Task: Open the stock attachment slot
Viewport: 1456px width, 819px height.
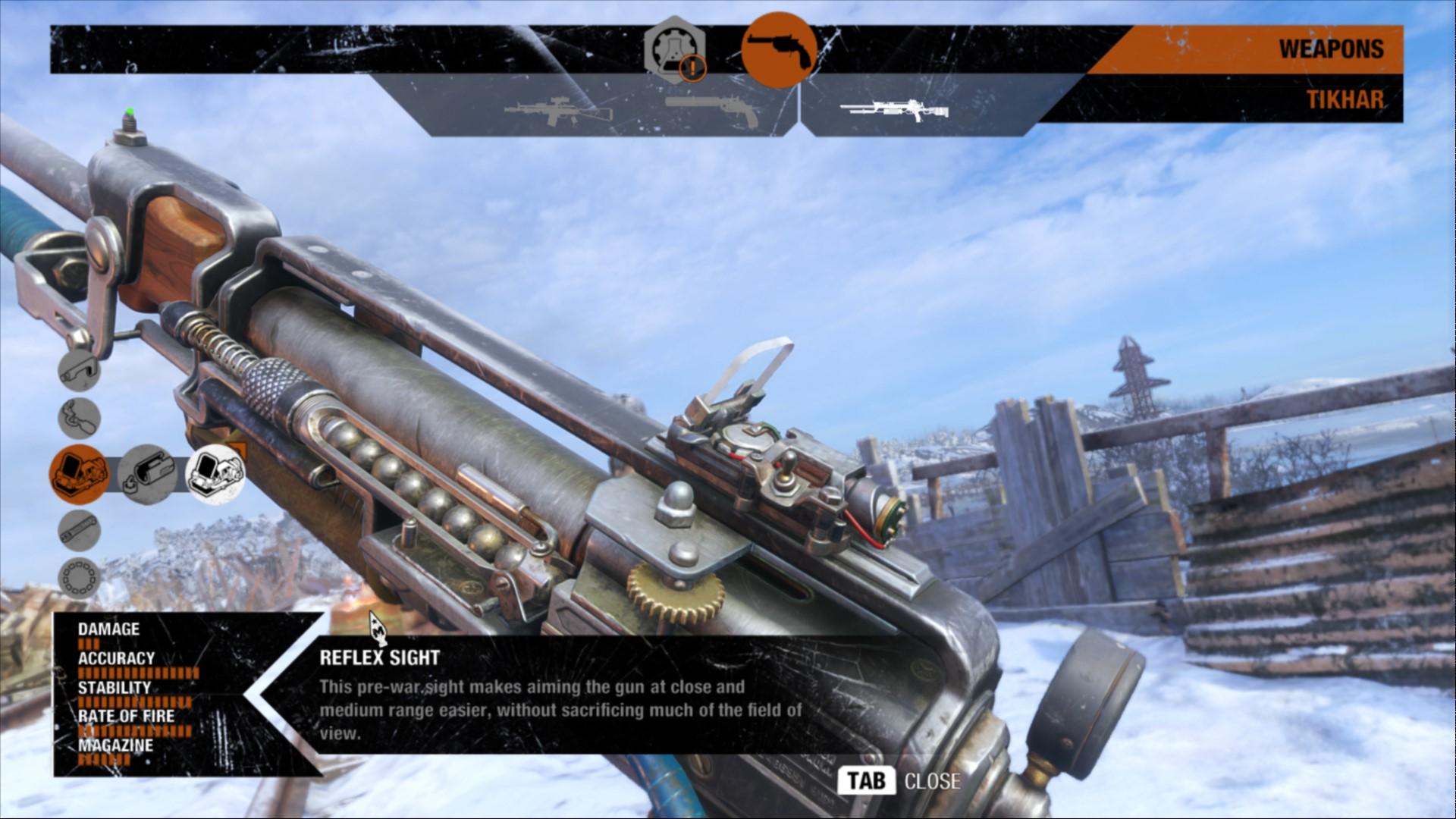Action: pyautogui.click(x=79, y=370)
